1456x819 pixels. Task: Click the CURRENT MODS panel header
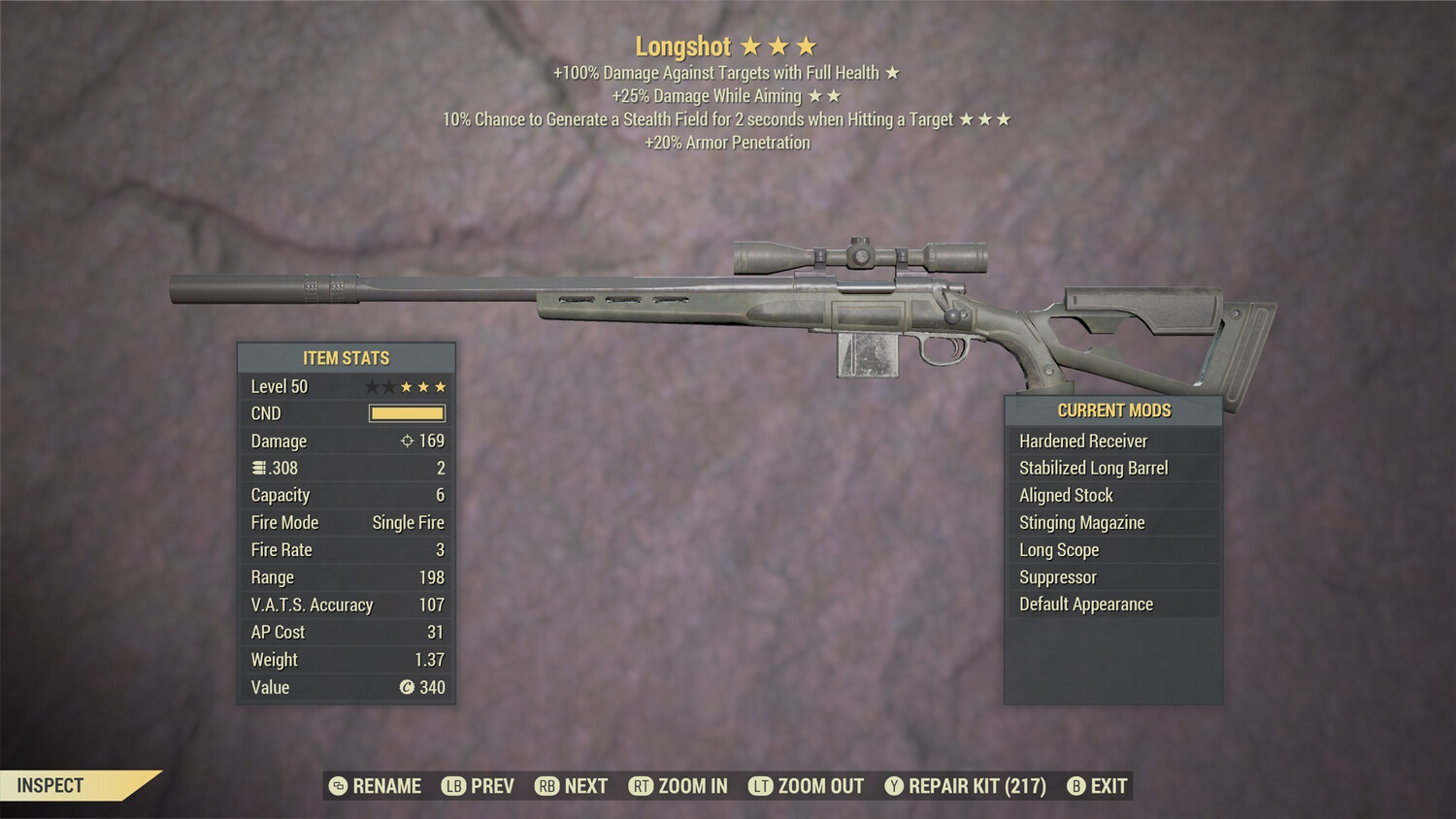1113,409
